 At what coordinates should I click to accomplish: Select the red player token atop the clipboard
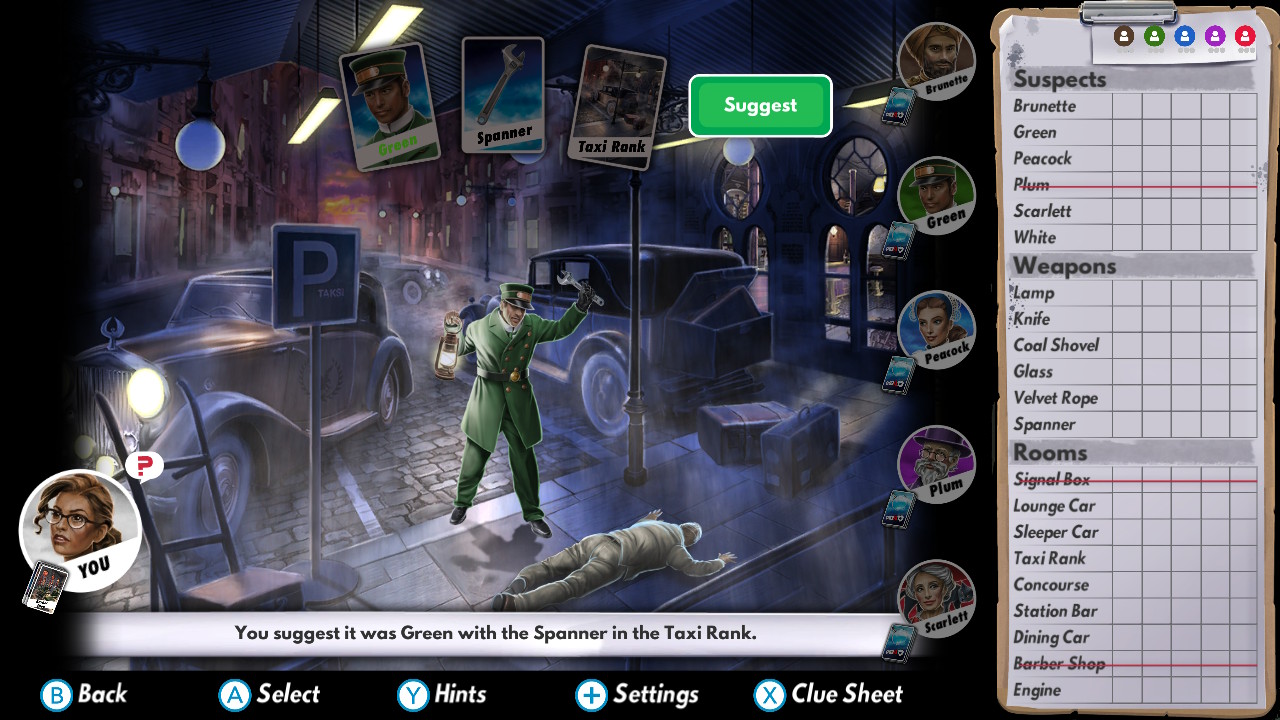point(1245,33)
